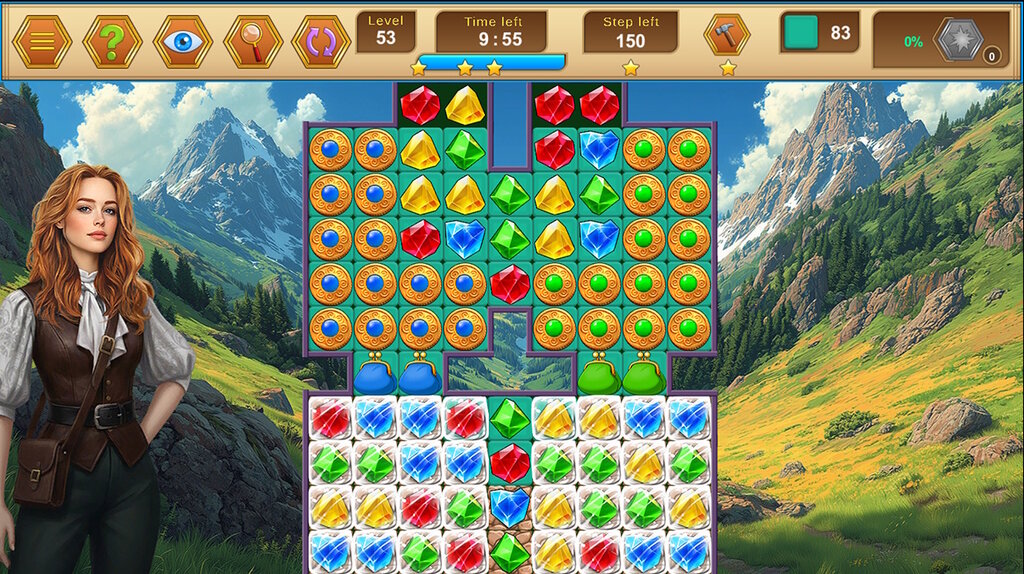Pick the unfrozen red gem below the gap
Viewport: 1024px width, 574px height.
tap(510, 462)
